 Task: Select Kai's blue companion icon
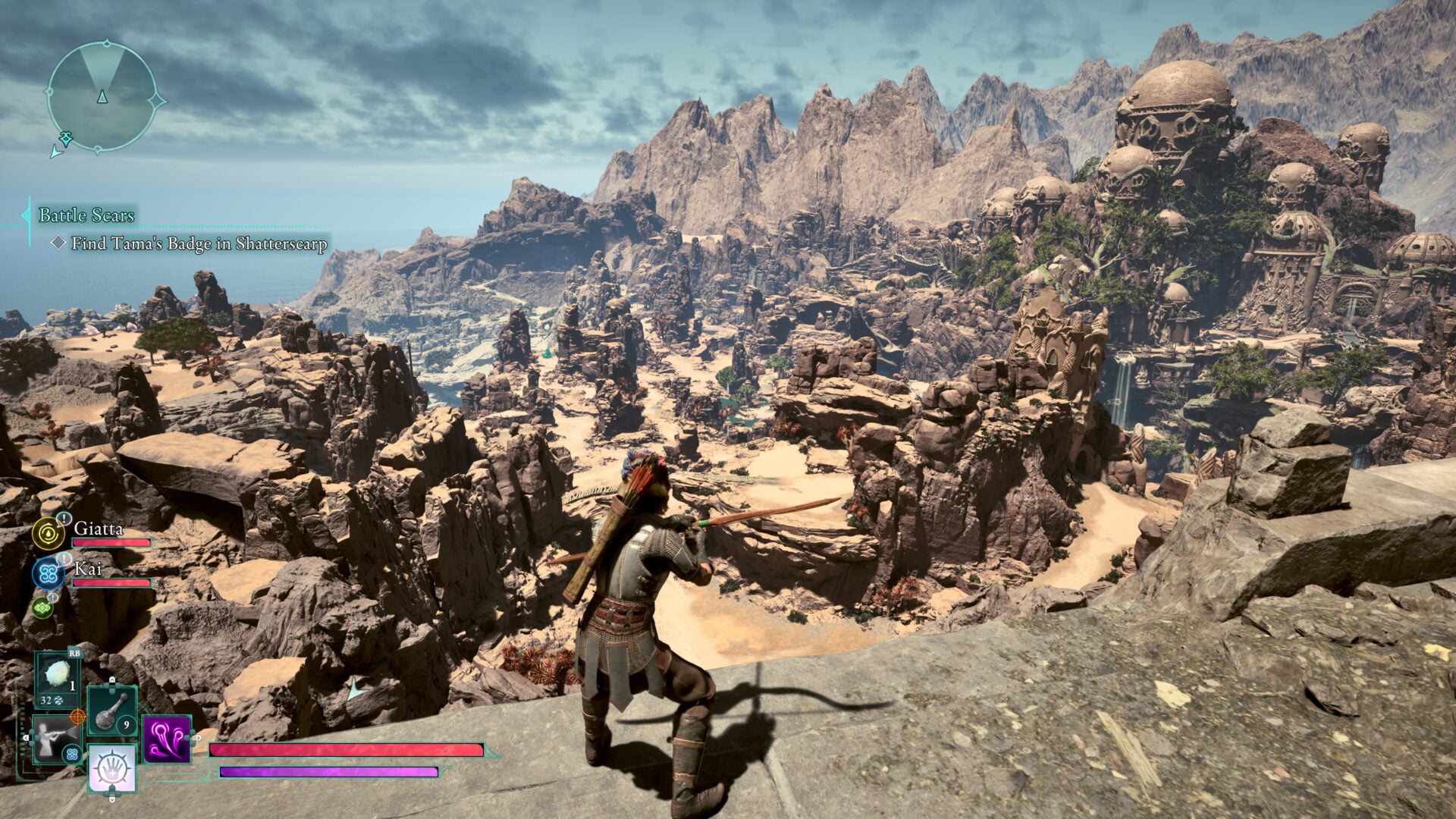click(49, 573)
